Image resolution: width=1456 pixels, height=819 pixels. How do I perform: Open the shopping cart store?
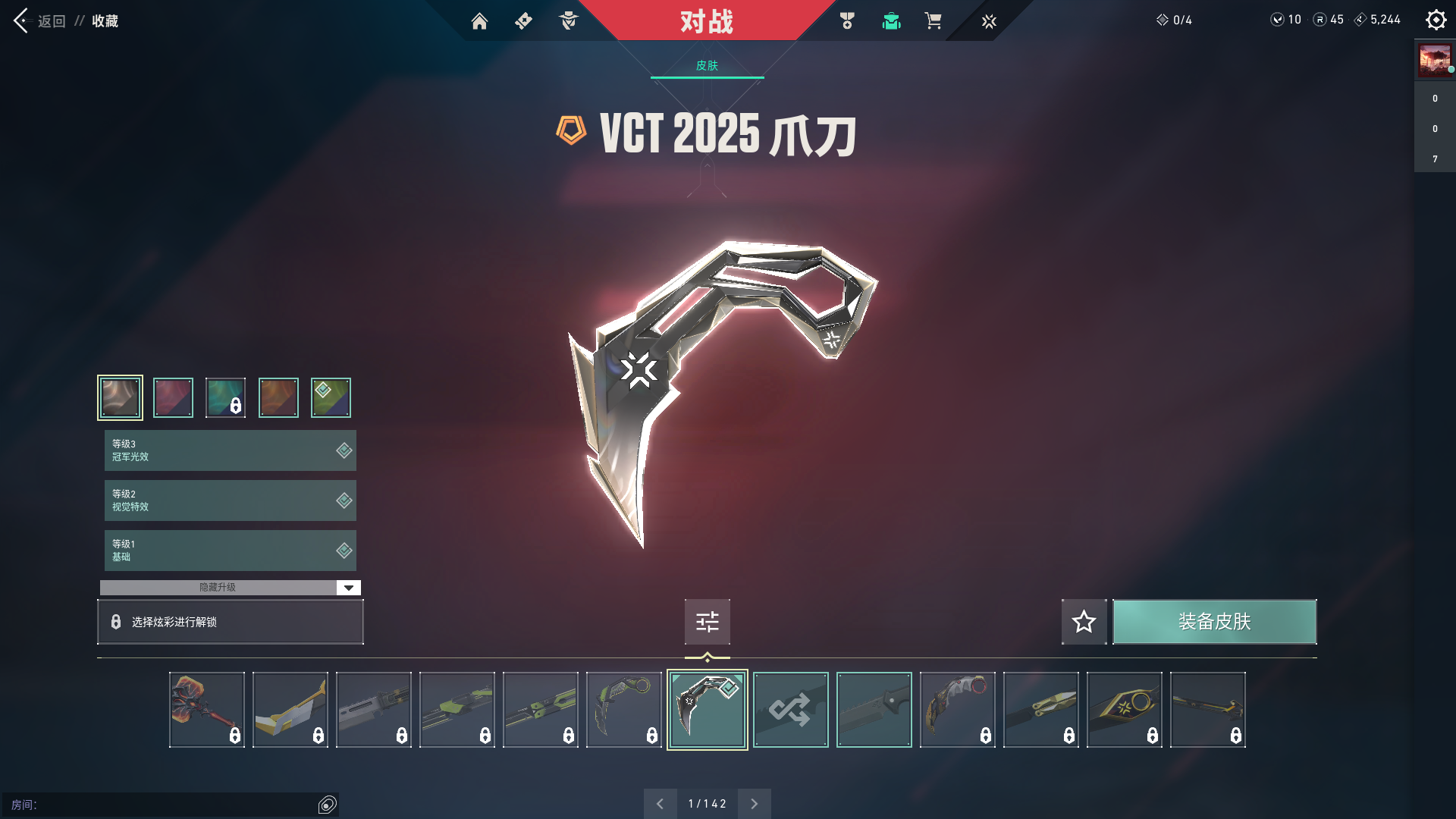tap(933, 21)
